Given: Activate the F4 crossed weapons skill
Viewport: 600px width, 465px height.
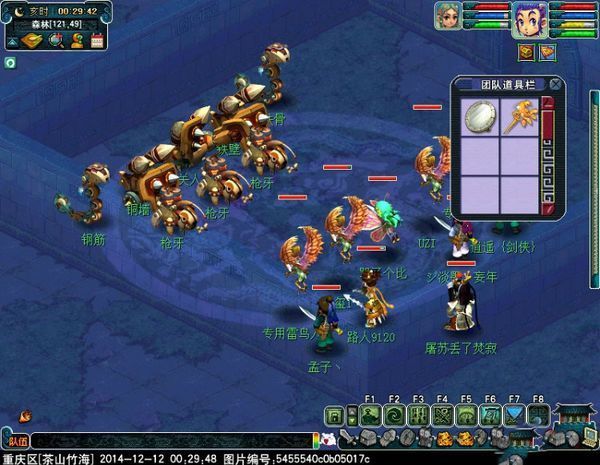Looking at the screenshot, I should (x=442, y=416).
